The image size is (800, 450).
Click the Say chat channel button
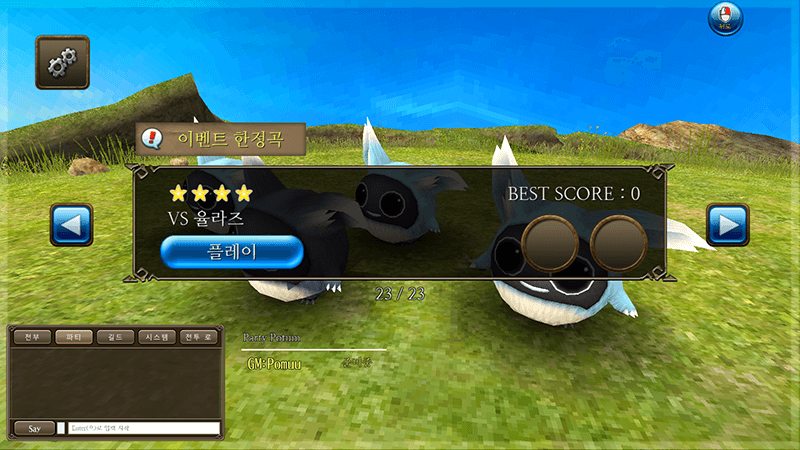[35, 428]
